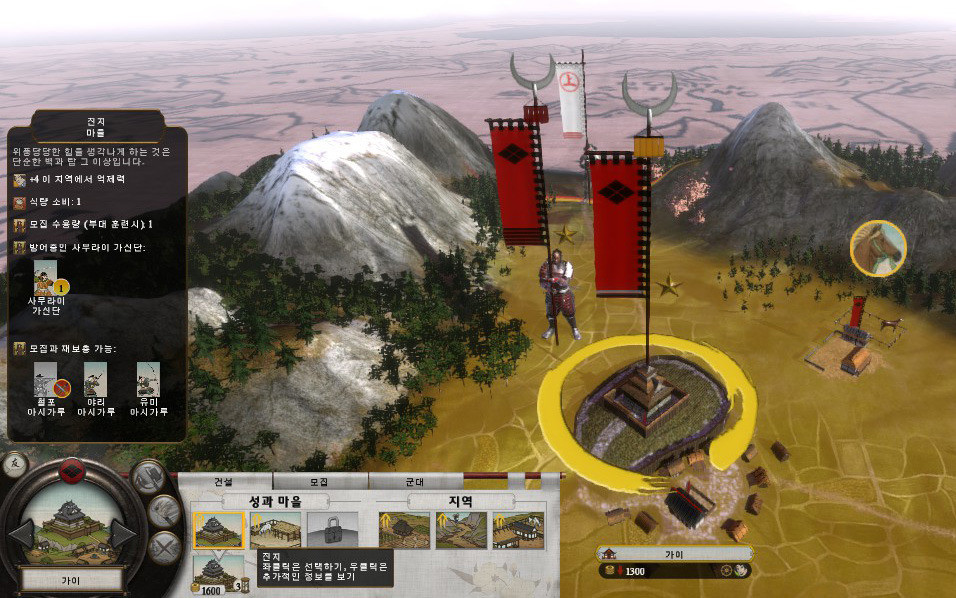Select the region road building slot
Image resolution: width=956 pixels, height=598 pixels.
coord(461,529)
